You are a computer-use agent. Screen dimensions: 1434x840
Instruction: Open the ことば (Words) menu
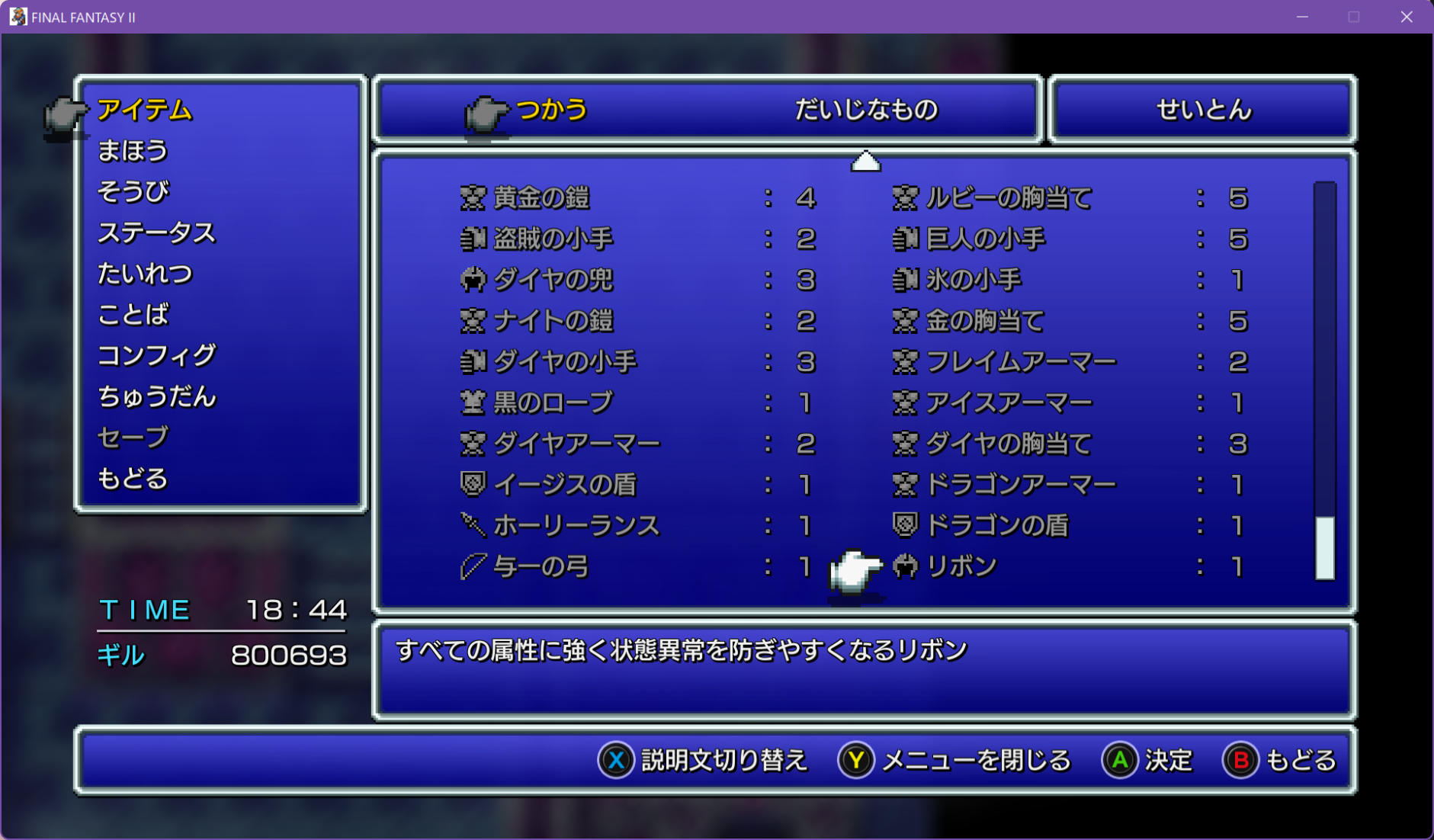point(133,314)
